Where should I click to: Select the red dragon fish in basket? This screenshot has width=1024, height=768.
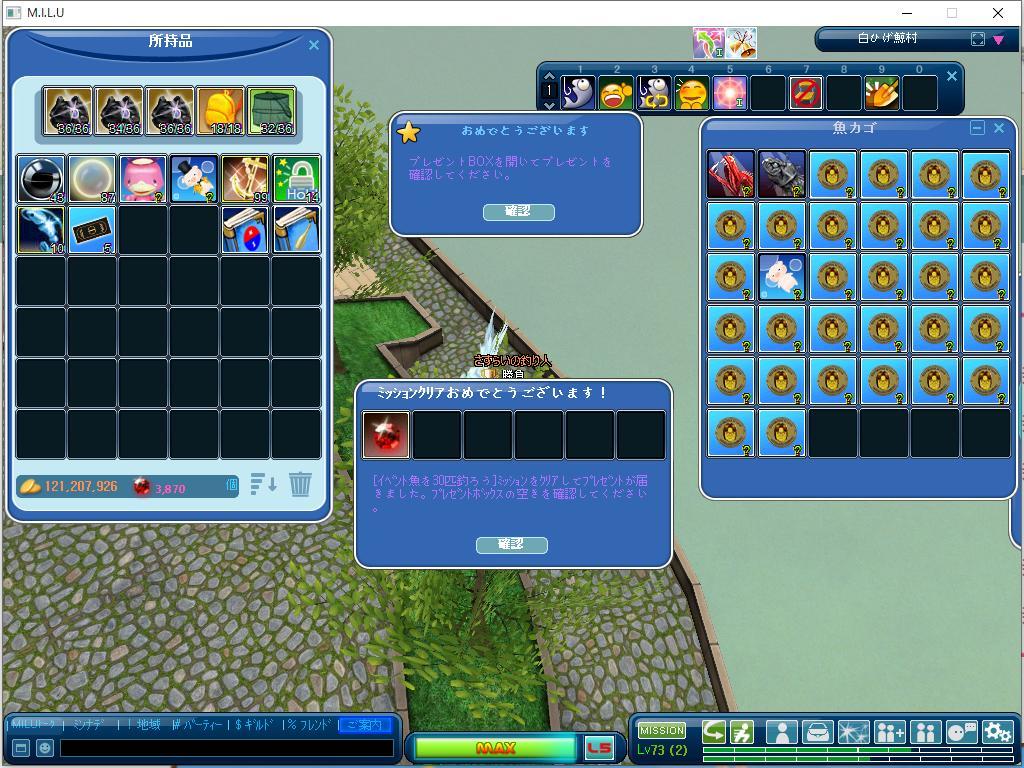[731, 175]
